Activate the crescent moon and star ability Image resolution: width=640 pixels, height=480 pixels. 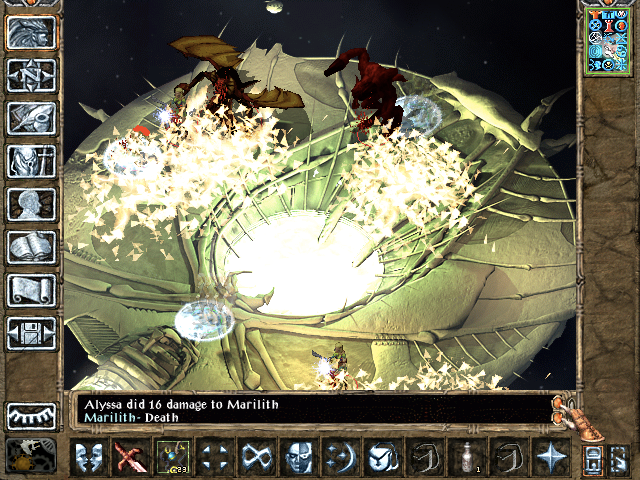point(339,457)
